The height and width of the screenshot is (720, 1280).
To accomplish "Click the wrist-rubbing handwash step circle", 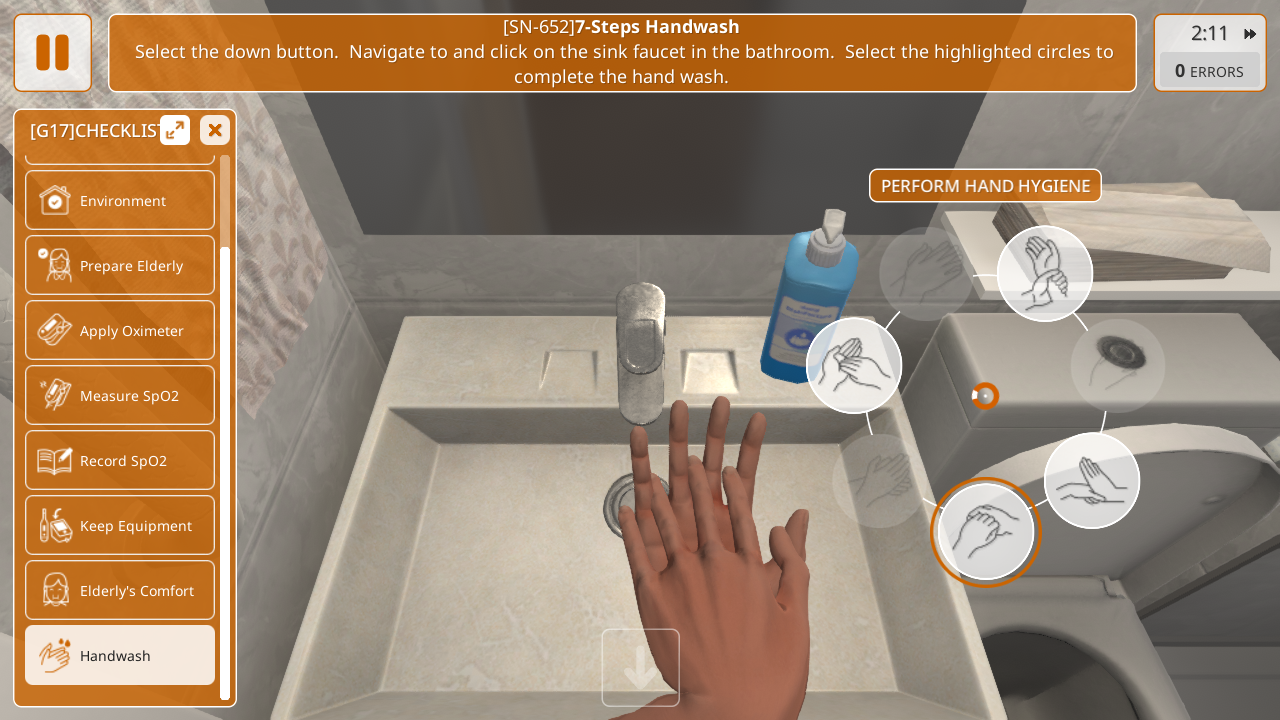I will point(1045,274).
